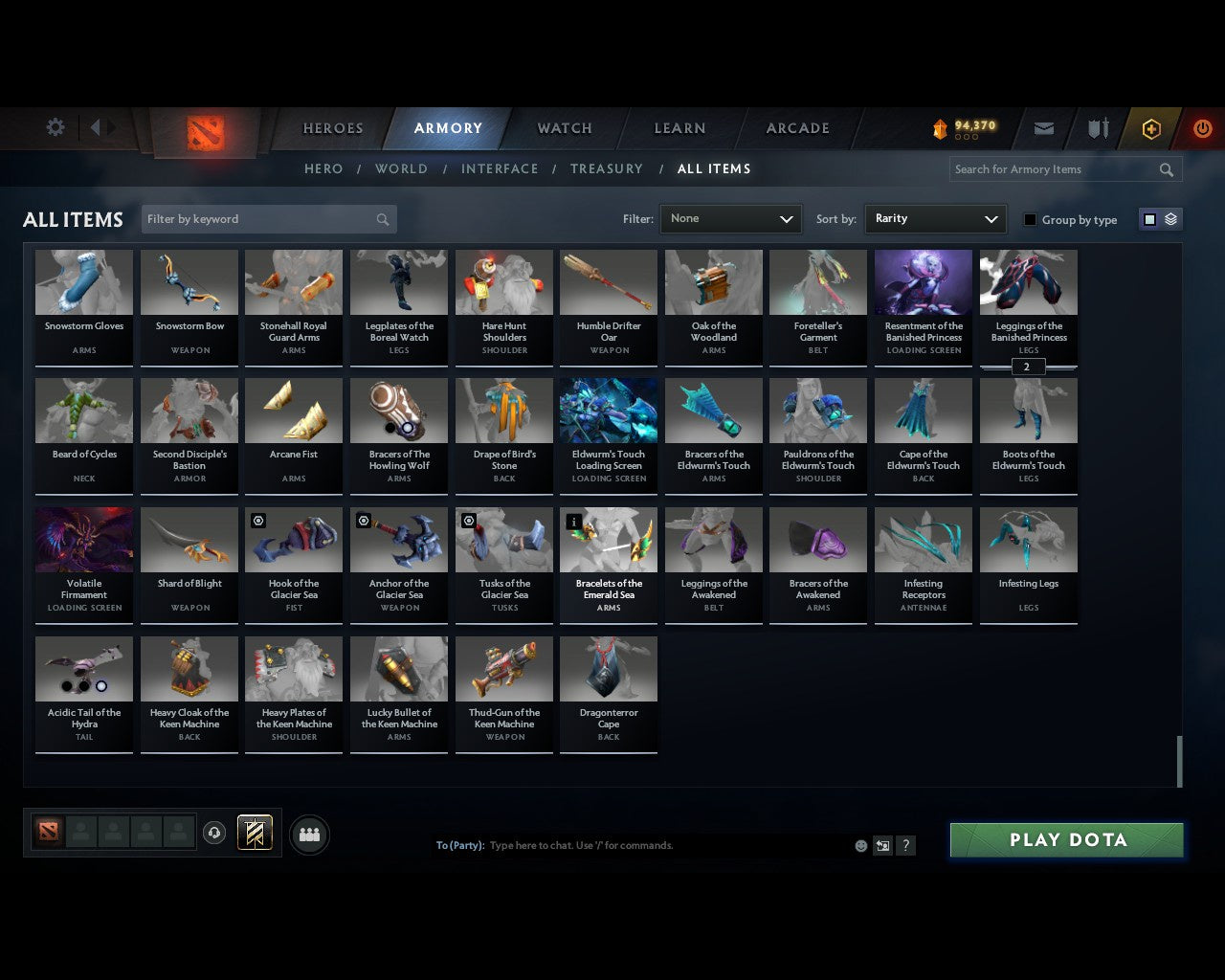Switch to the WATCH tab
Image resolution: width=1225 pixels, height=980 pixels.
pos(564,128)
